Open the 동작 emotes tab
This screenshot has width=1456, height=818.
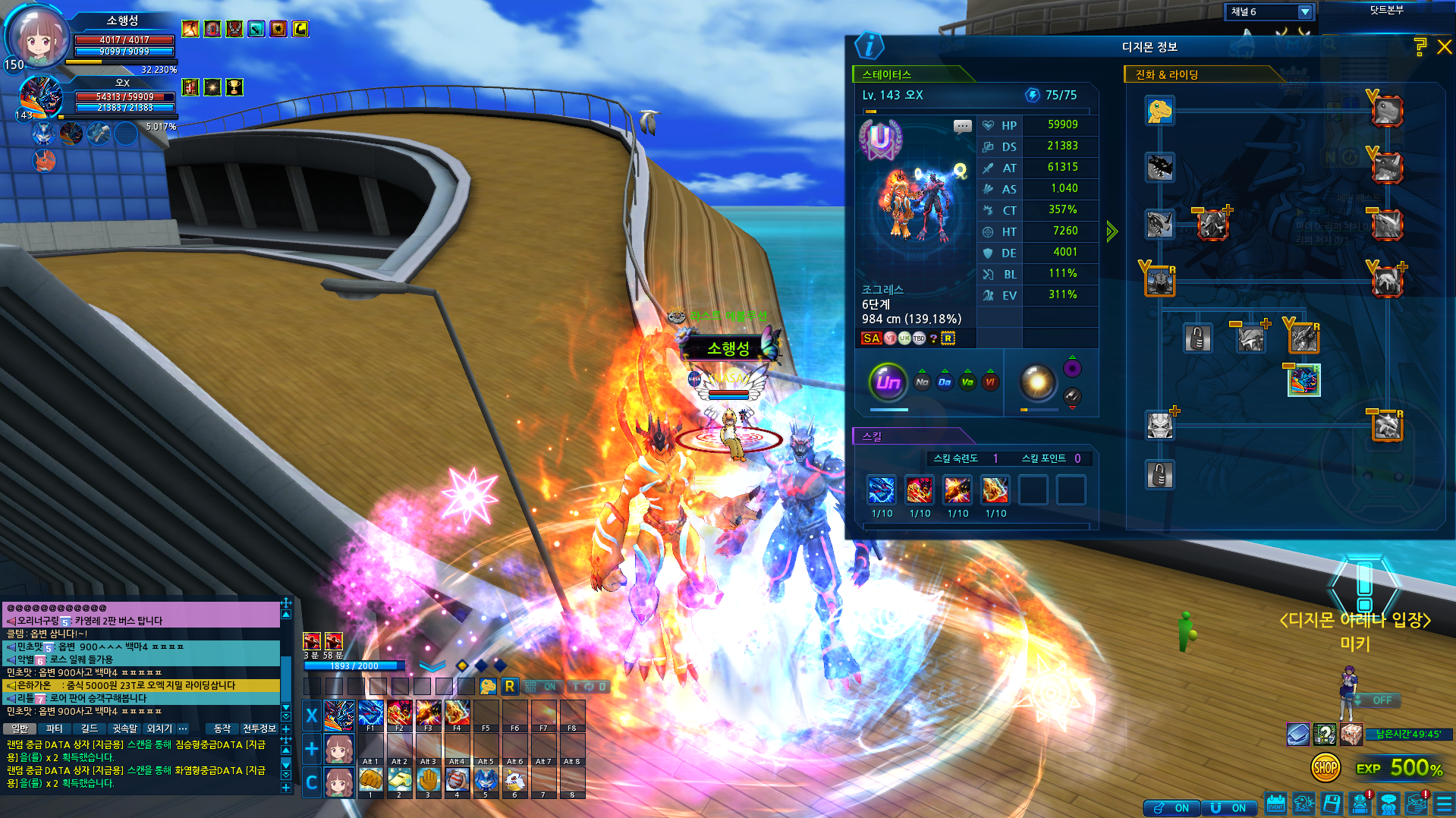click(x=222, y=728)
